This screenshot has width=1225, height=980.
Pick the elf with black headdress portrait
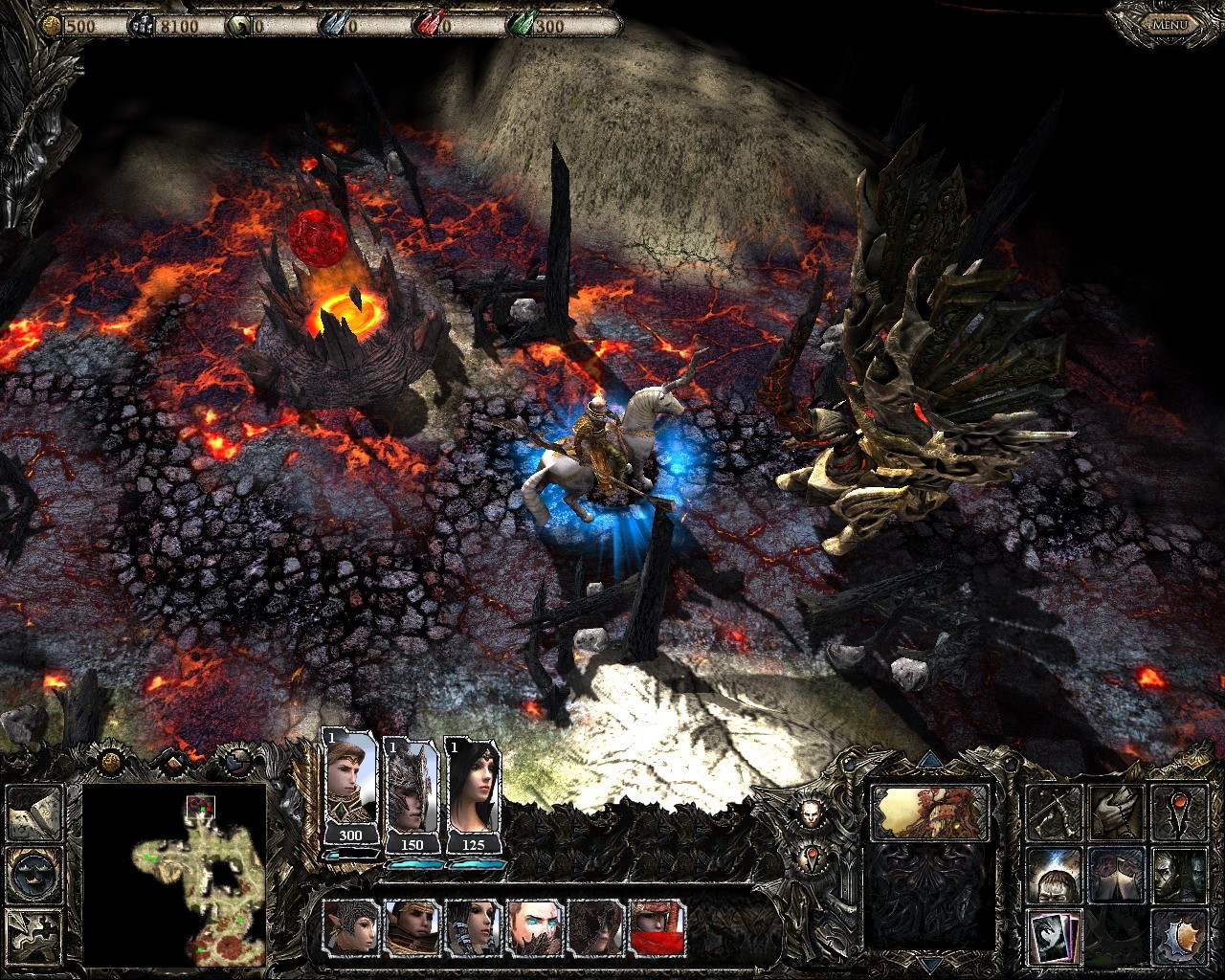[x=350, y=928]
